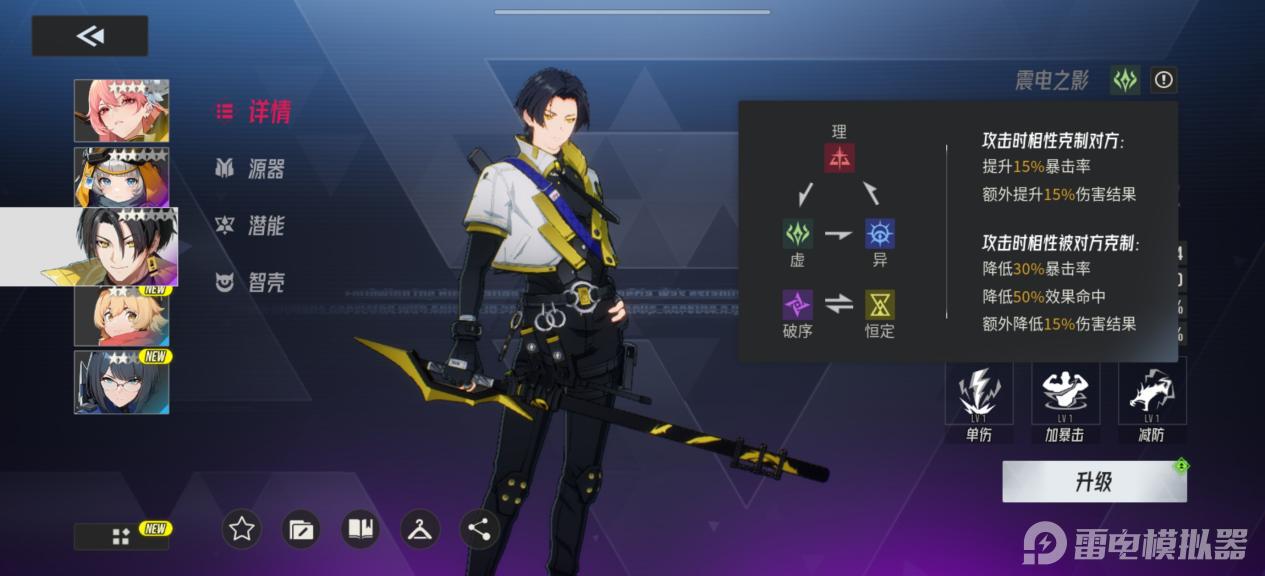This screenshot has height=576, width=1265.
Task: Open the 源器 tab
Action: (x=252, y=169)
